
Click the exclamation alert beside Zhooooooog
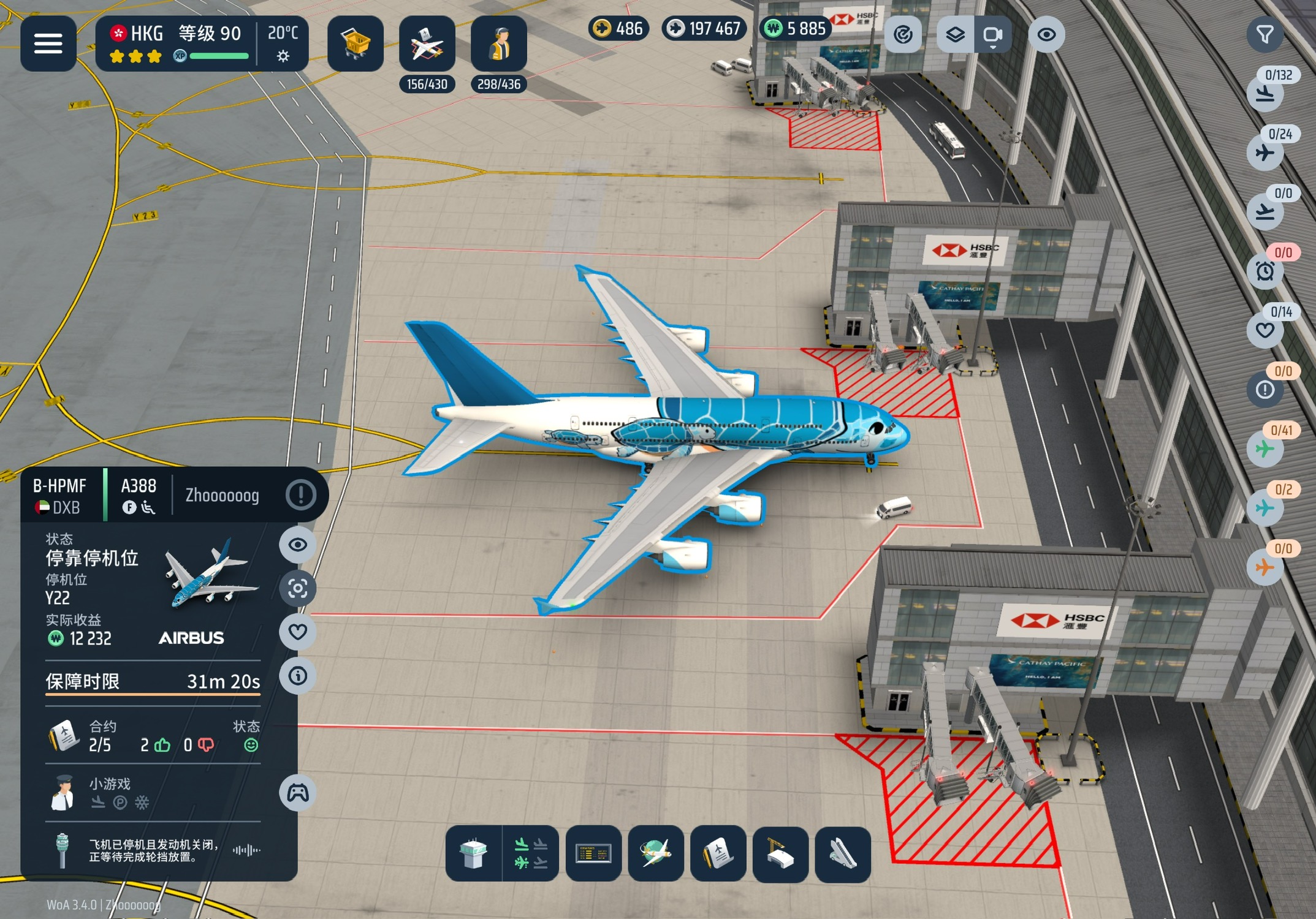300,495
